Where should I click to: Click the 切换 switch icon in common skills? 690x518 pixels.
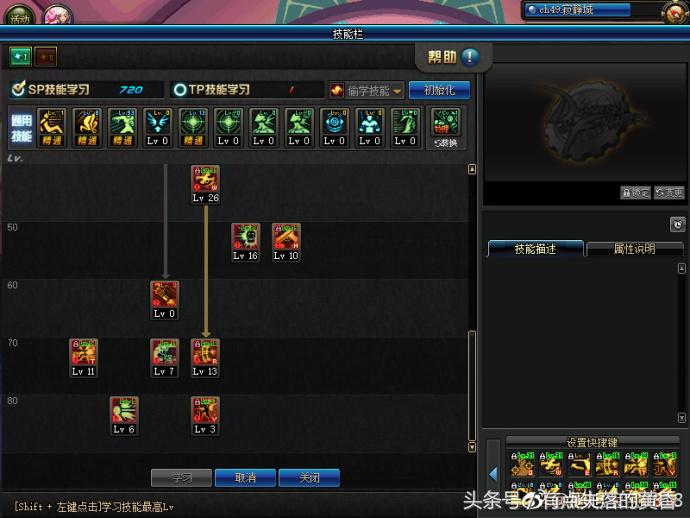(446, 127)
